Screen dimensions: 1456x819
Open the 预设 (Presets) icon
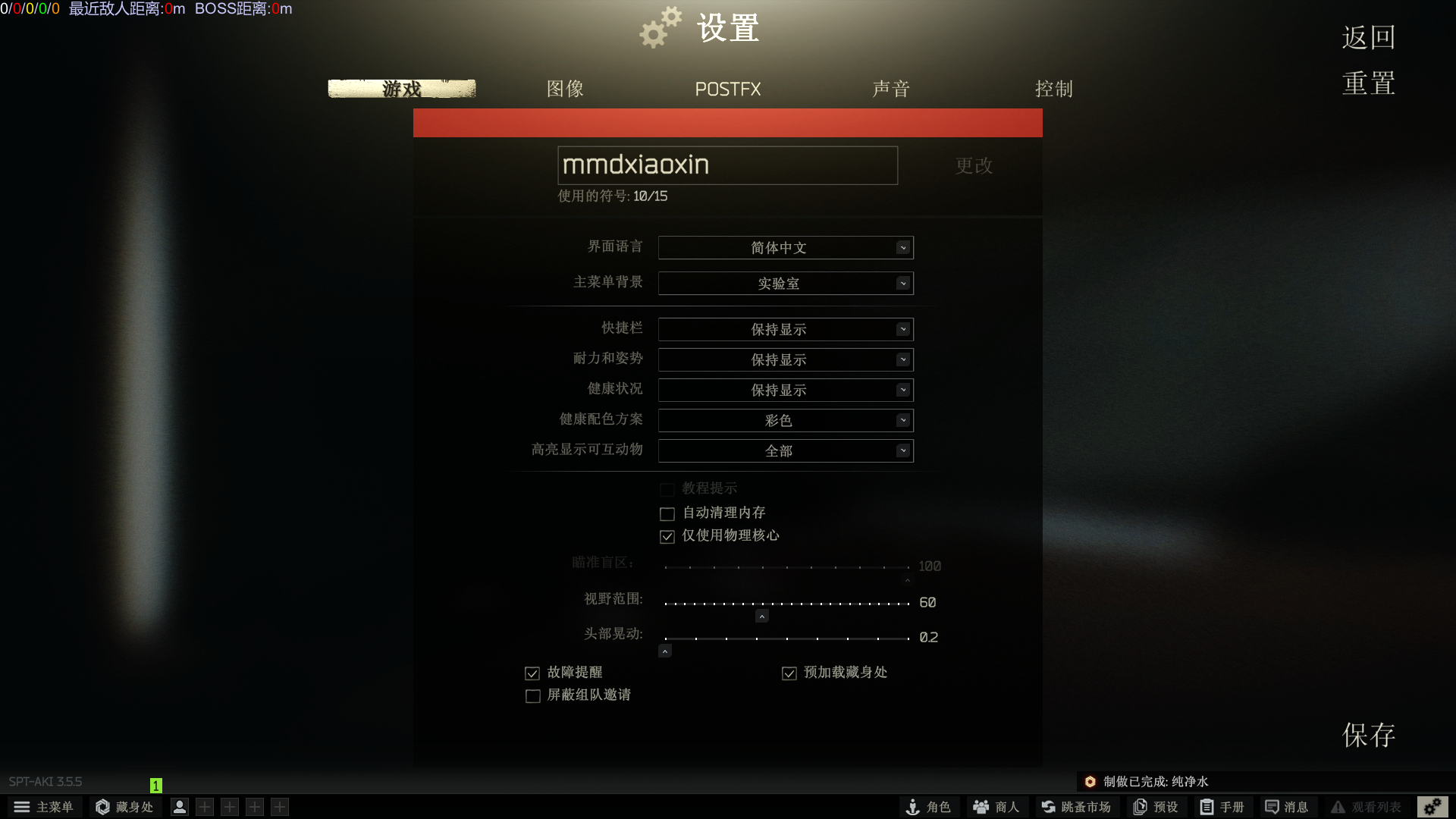(x=1155, y=807)
